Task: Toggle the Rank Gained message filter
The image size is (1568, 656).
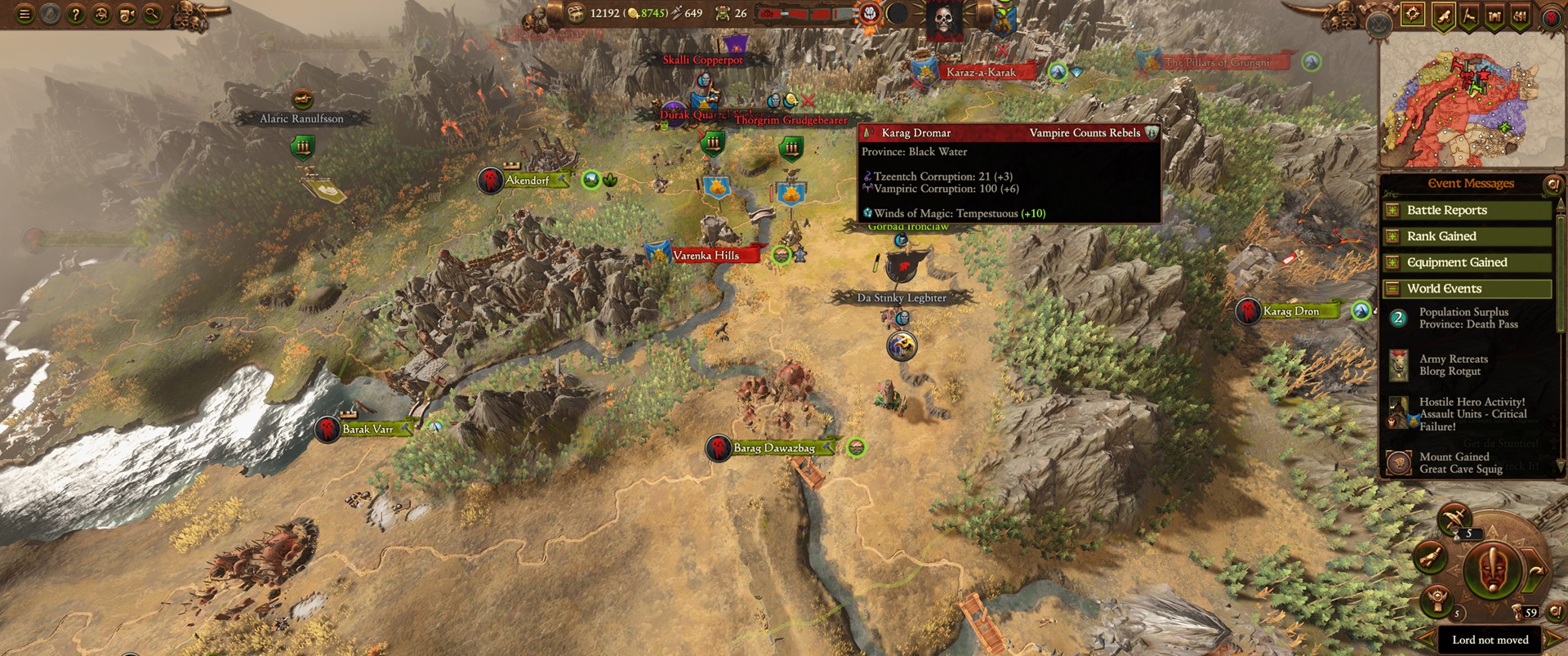Action: click(1393, 236)
